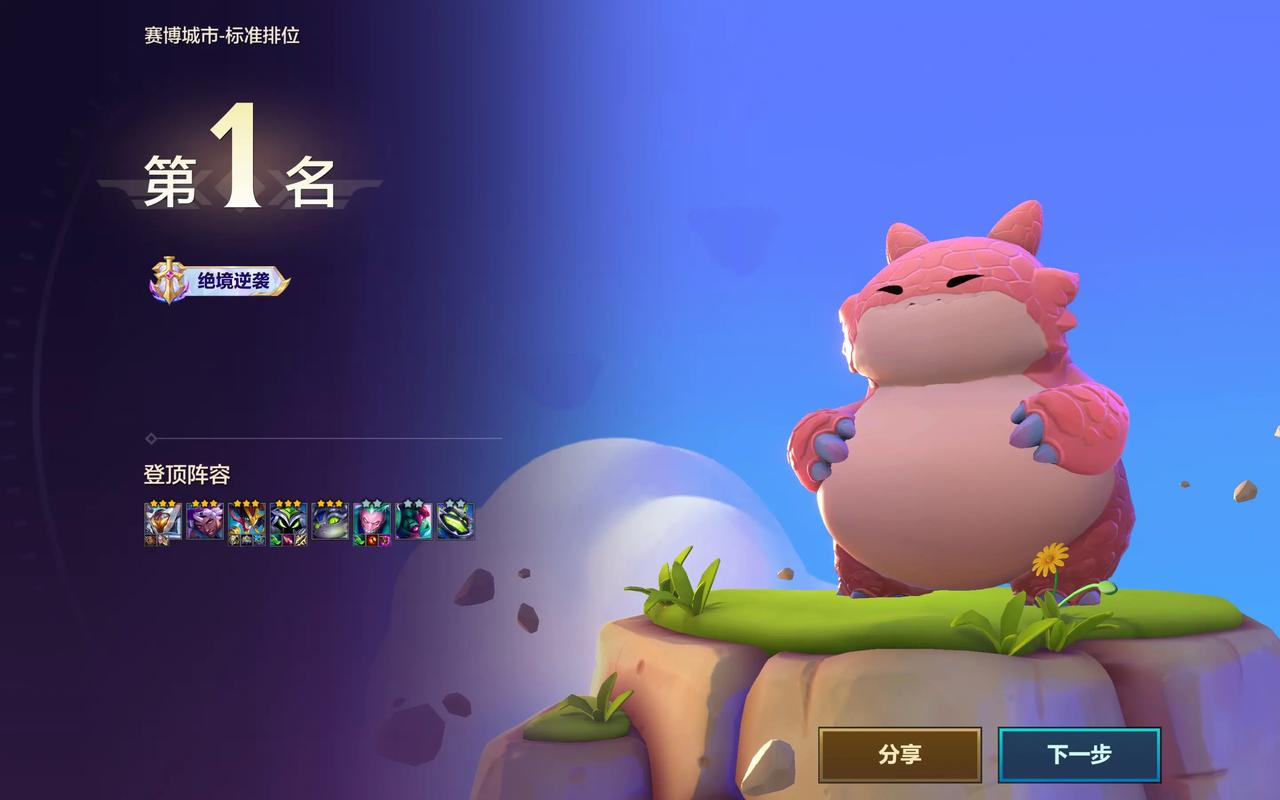The width and height of the screenshot is (1280, 800).
Task: Continue with the 下一步 next button
Action: 1079,755
